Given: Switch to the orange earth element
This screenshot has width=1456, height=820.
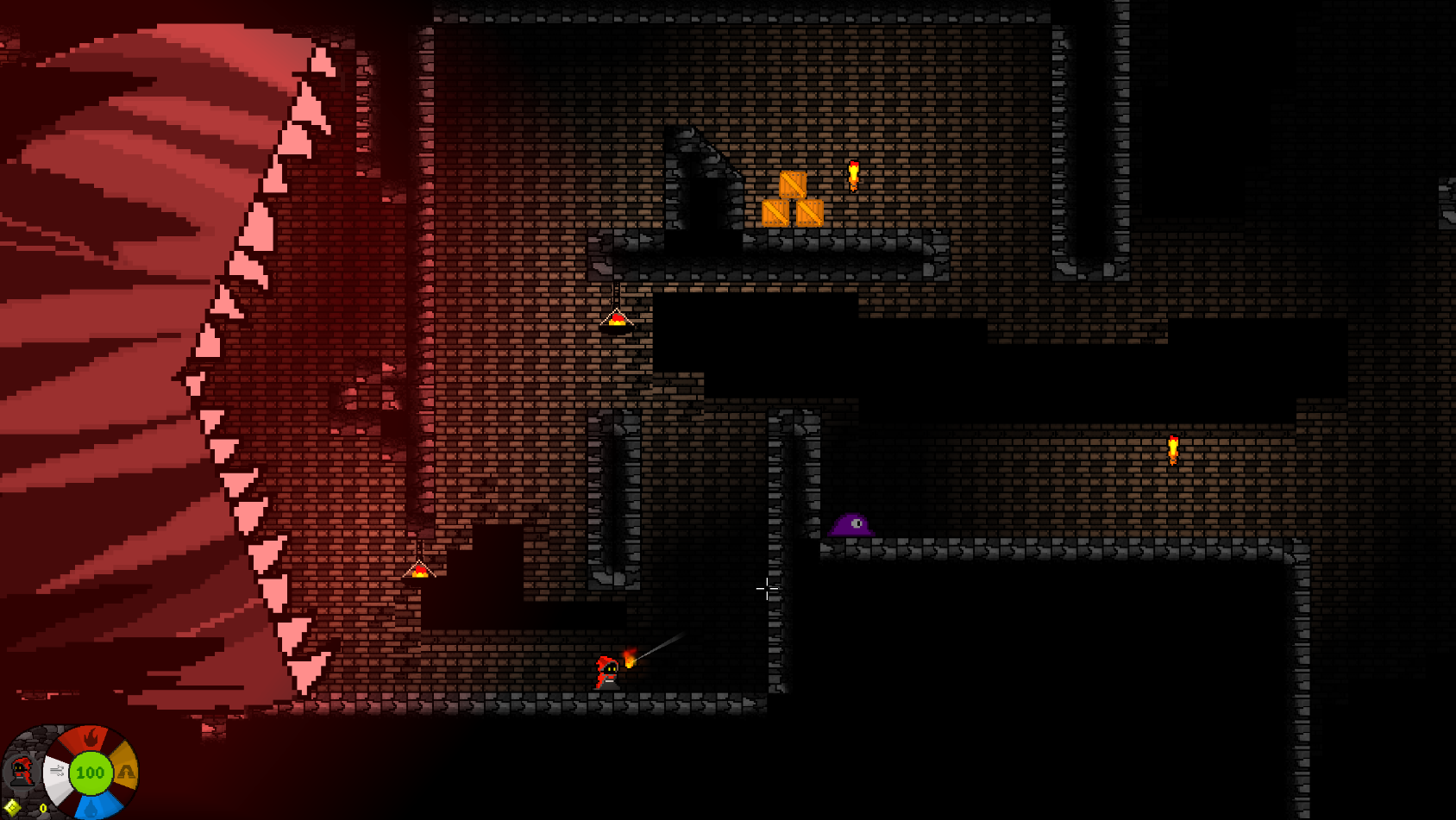Looking at the screenshot, I should click(x=126, y=771).
